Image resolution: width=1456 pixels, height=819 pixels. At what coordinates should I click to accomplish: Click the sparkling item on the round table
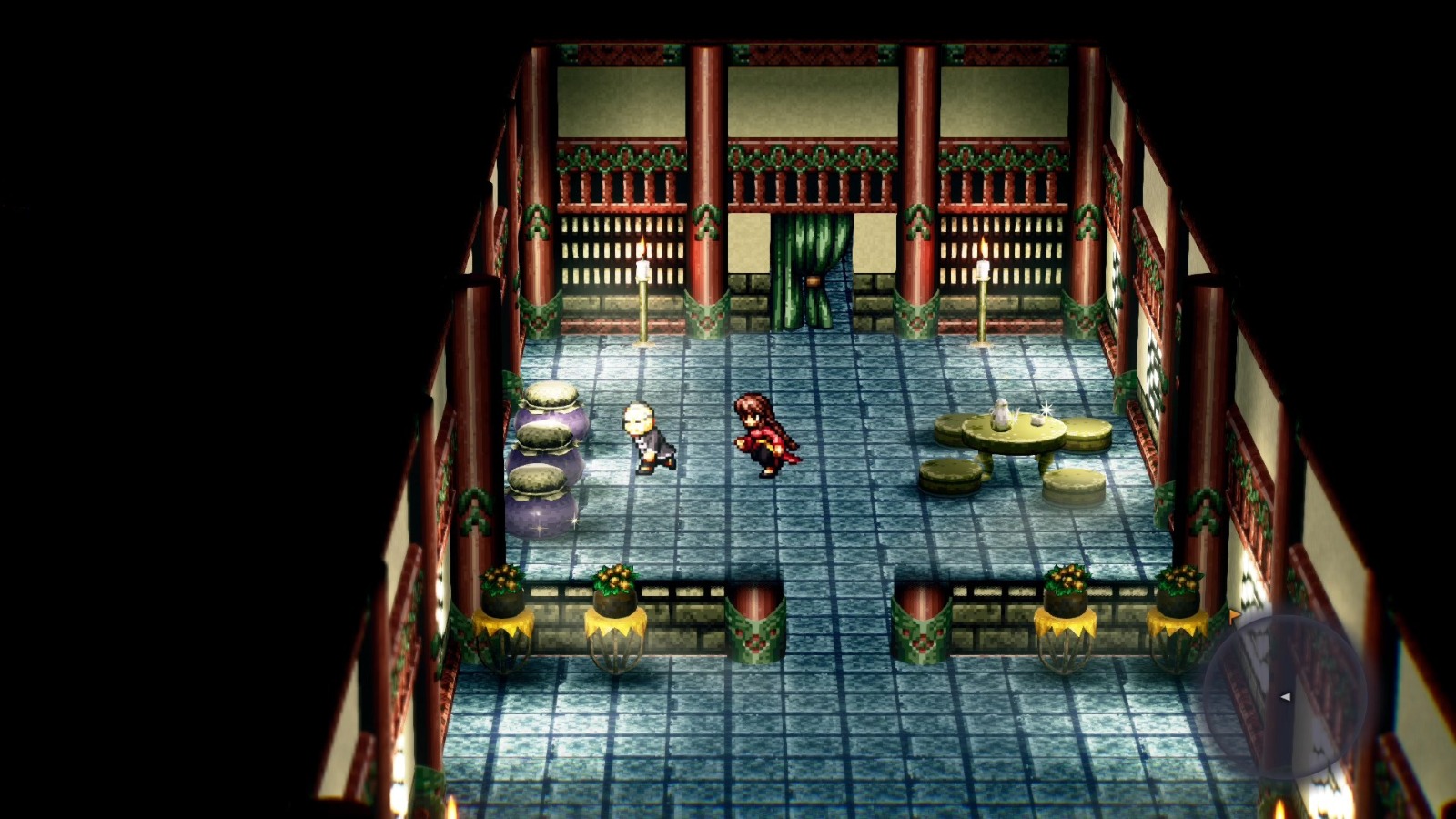click(x=1045, y=408)
